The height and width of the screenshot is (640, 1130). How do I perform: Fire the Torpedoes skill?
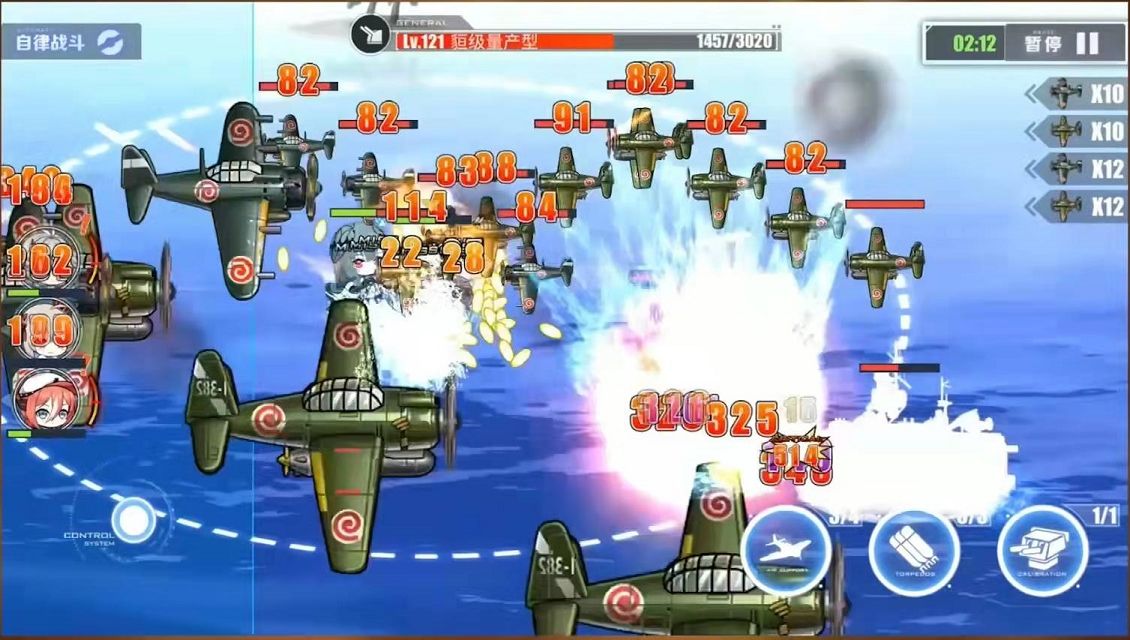(913, 552)
